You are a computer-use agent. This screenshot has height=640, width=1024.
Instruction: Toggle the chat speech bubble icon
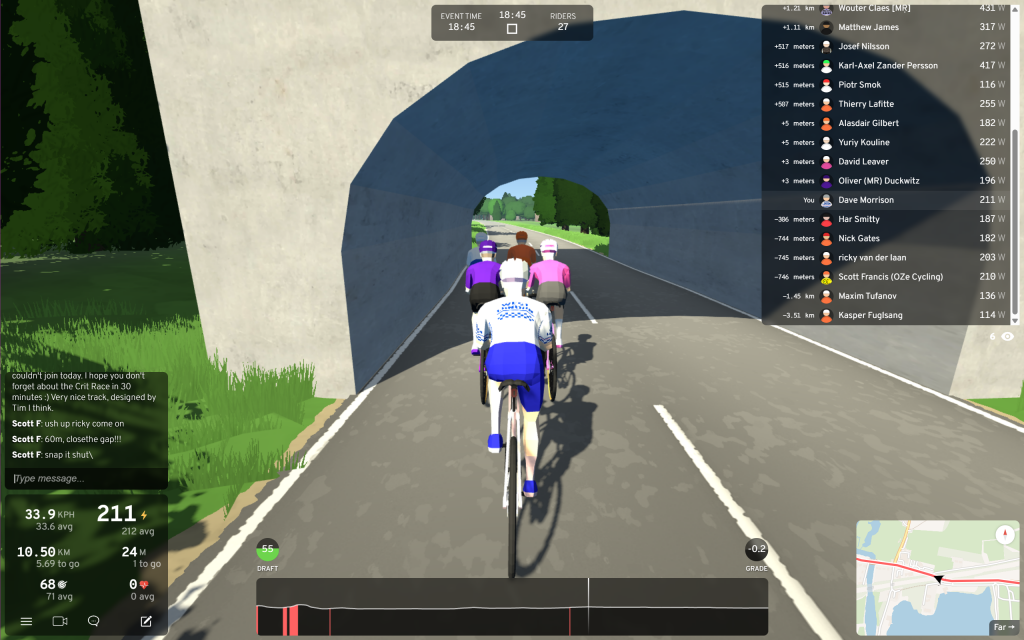click(93, 621)
